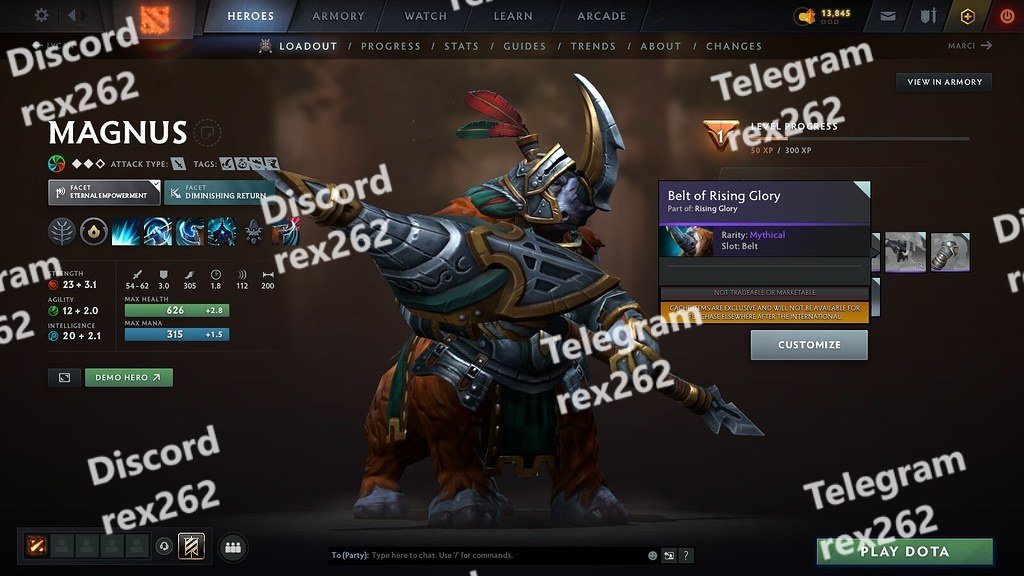The width and height of the screenshot is (1024, 576).
Task: Click the red power quit button
Action: (x=1006, y=16)
